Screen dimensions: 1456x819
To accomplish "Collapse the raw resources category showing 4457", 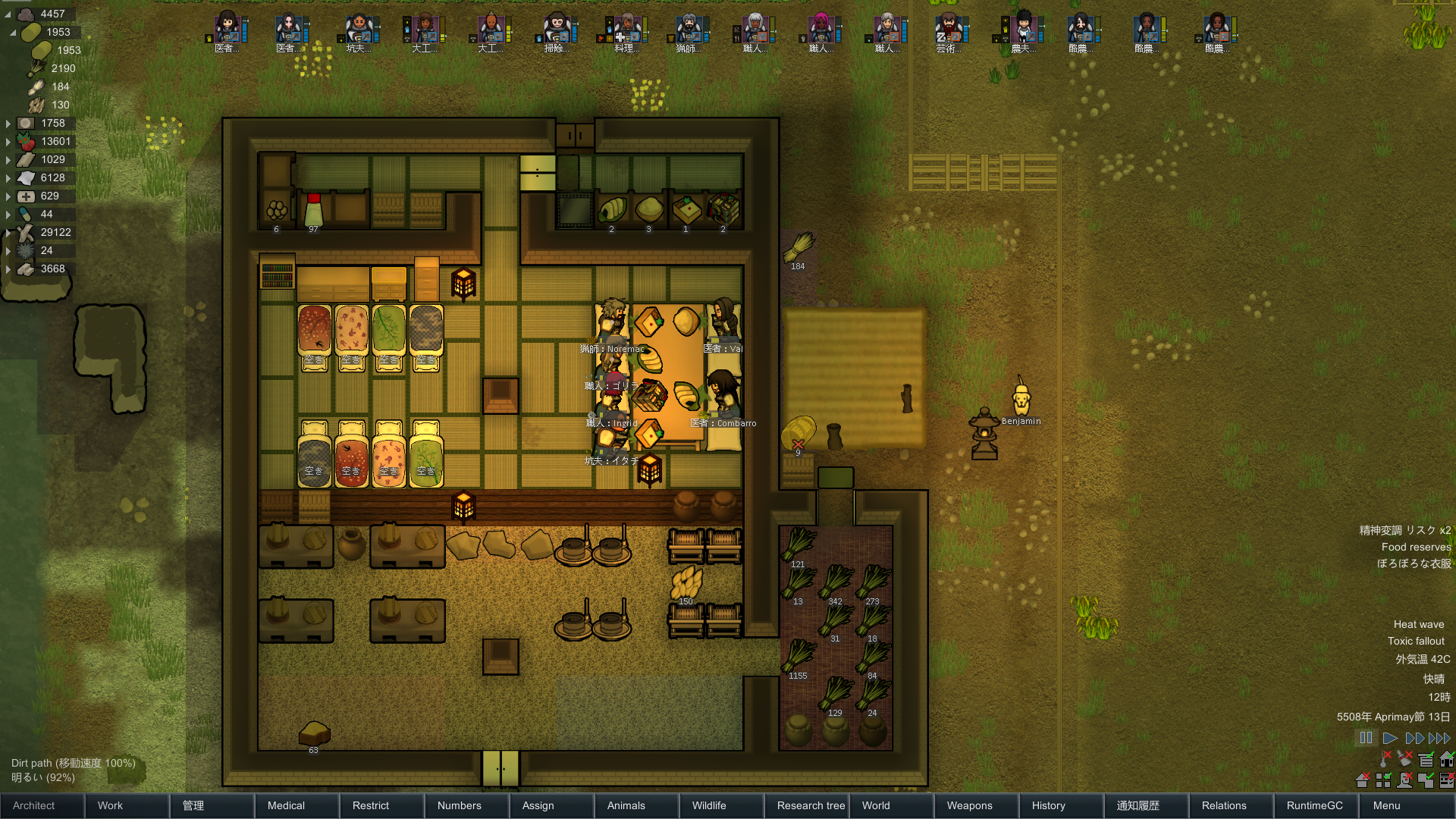I will pos(8,13).
